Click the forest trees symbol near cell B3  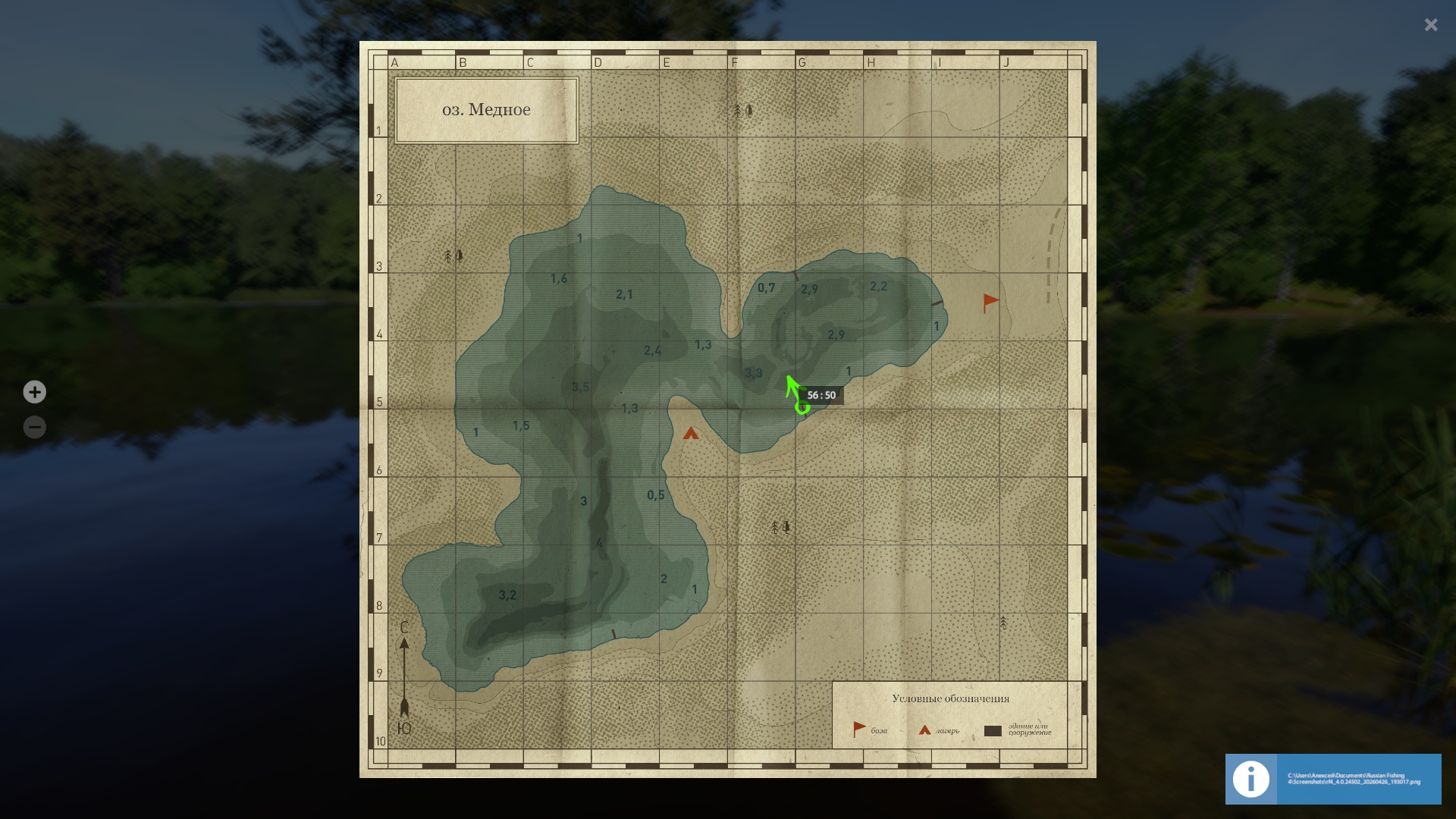click(453, 256)
